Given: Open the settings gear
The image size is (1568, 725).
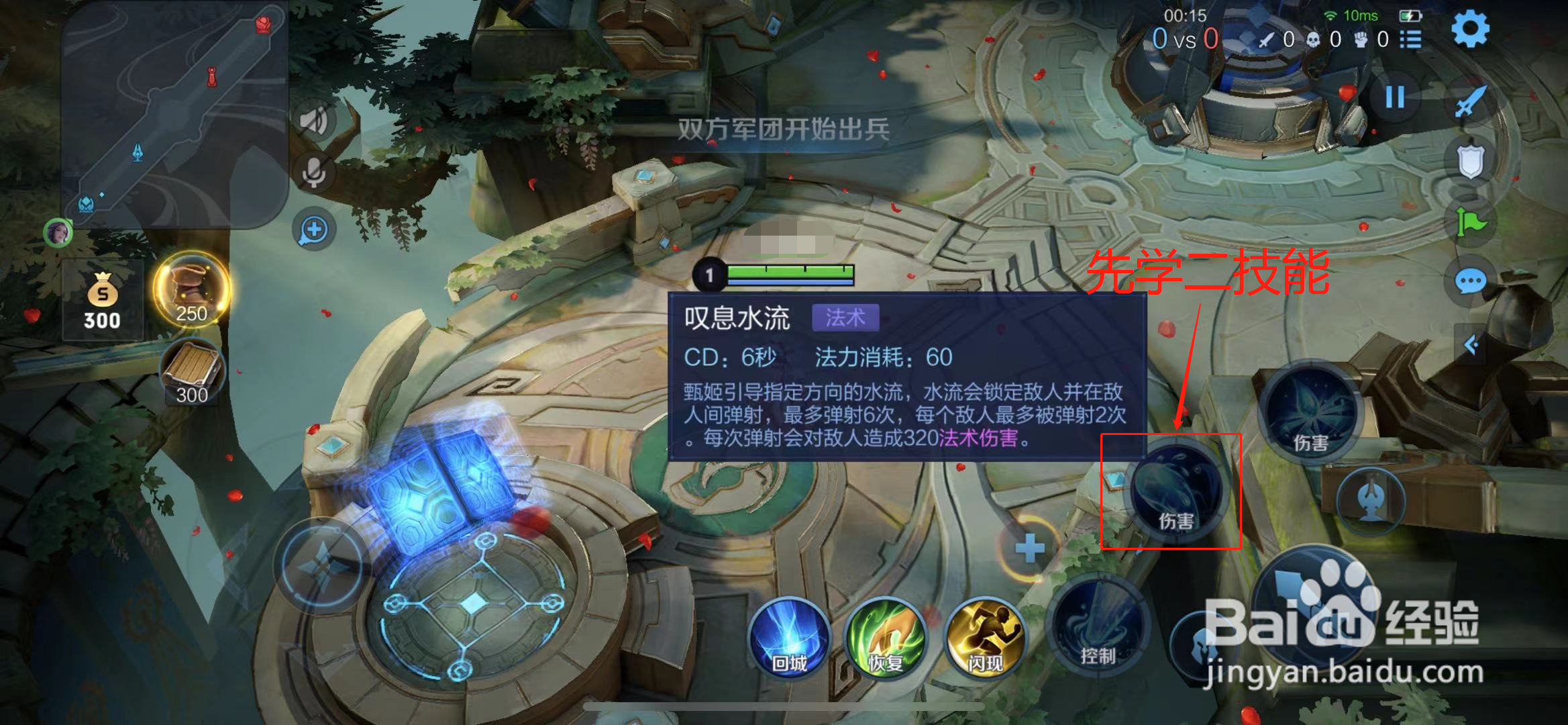Looking at the screenshot, I should [x=1469, y=30].
